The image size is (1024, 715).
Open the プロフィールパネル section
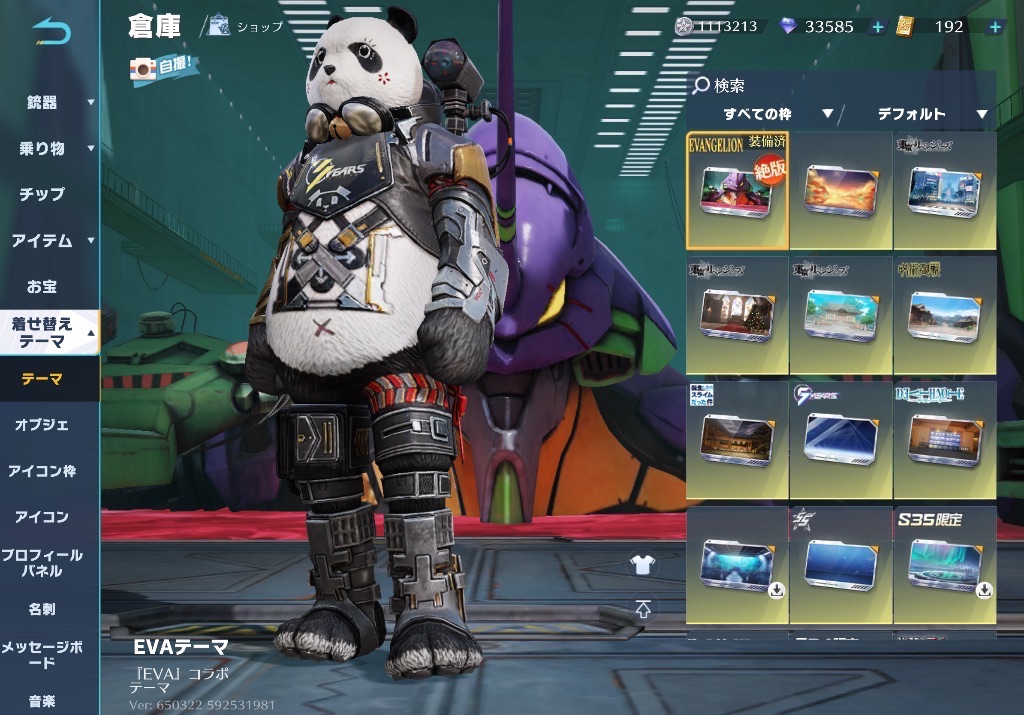(x=42, y=563)
